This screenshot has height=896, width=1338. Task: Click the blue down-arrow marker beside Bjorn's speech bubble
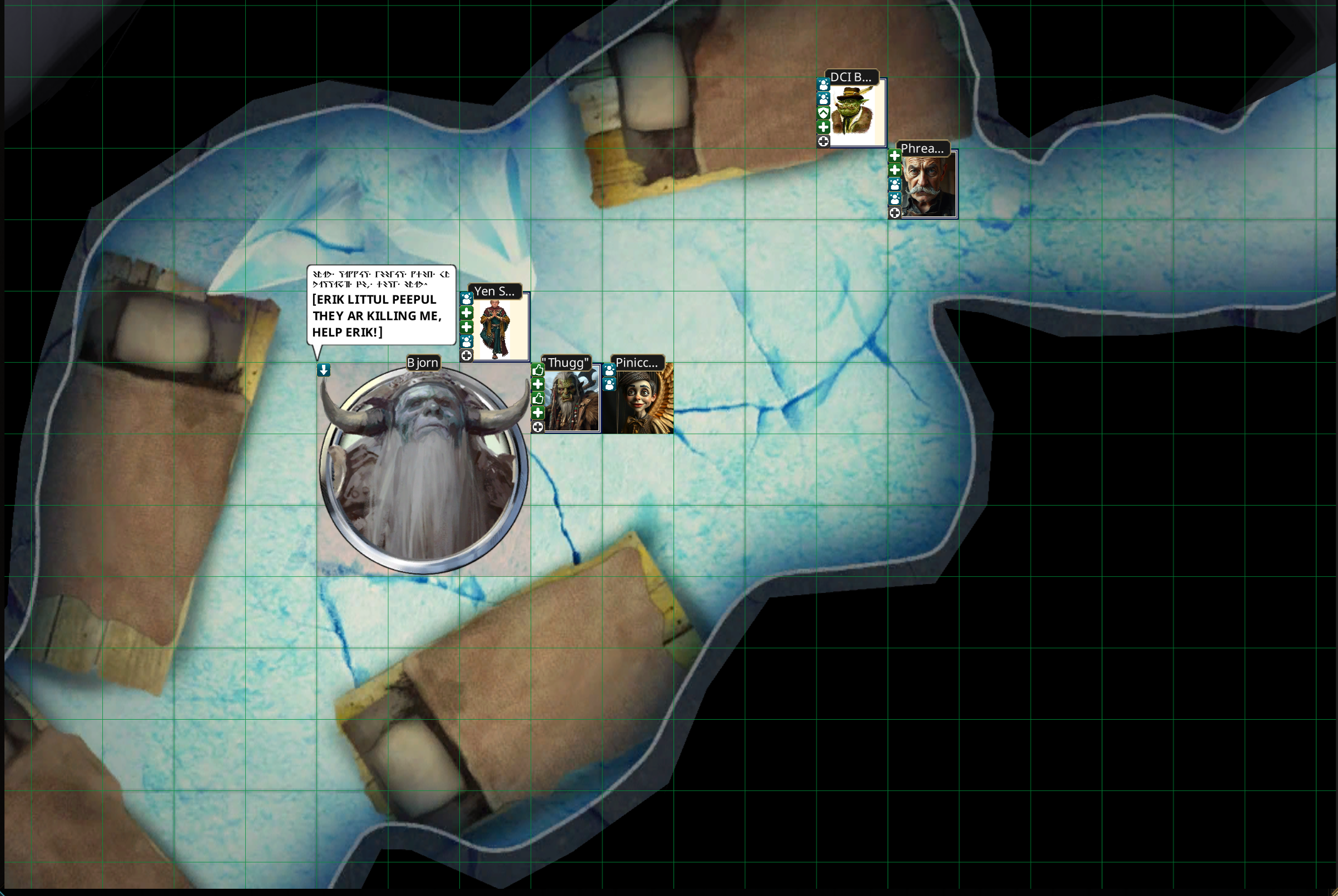pos(323,370)
